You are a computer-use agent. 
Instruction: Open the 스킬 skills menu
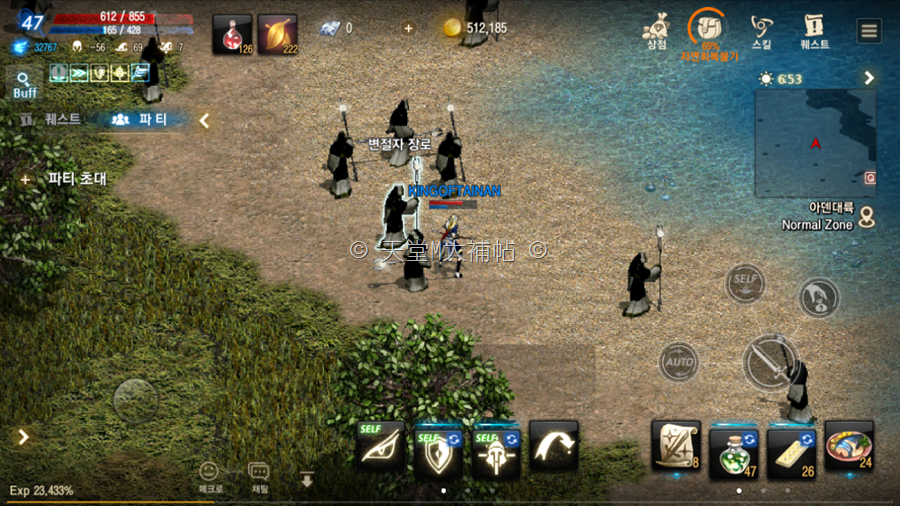(762, 31)
